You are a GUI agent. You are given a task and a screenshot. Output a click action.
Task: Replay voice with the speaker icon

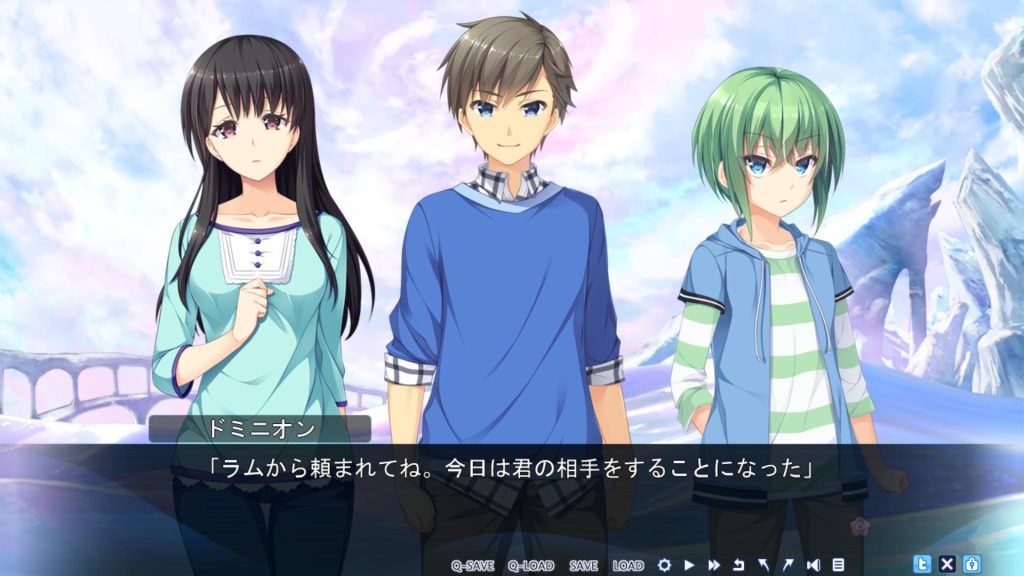click(x=813, y=565)
